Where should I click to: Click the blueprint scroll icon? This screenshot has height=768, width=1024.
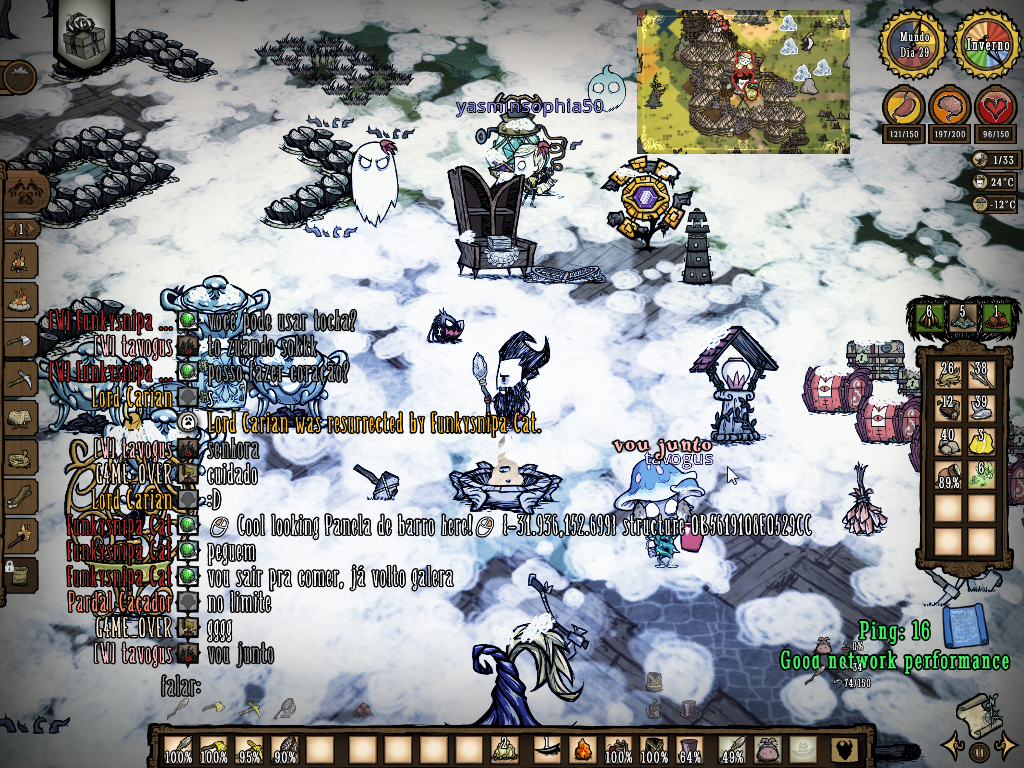point(964,626)
